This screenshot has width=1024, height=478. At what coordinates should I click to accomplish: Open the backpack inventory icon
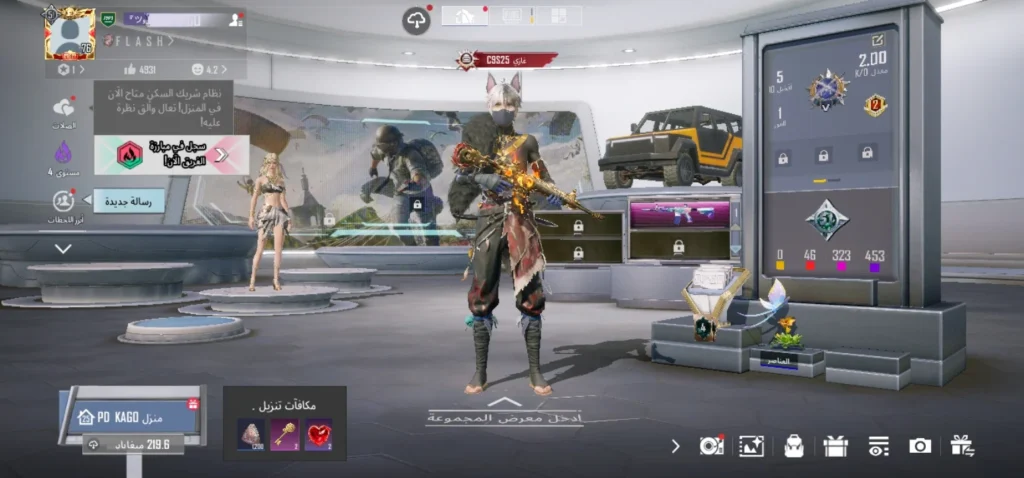(794, 446)
